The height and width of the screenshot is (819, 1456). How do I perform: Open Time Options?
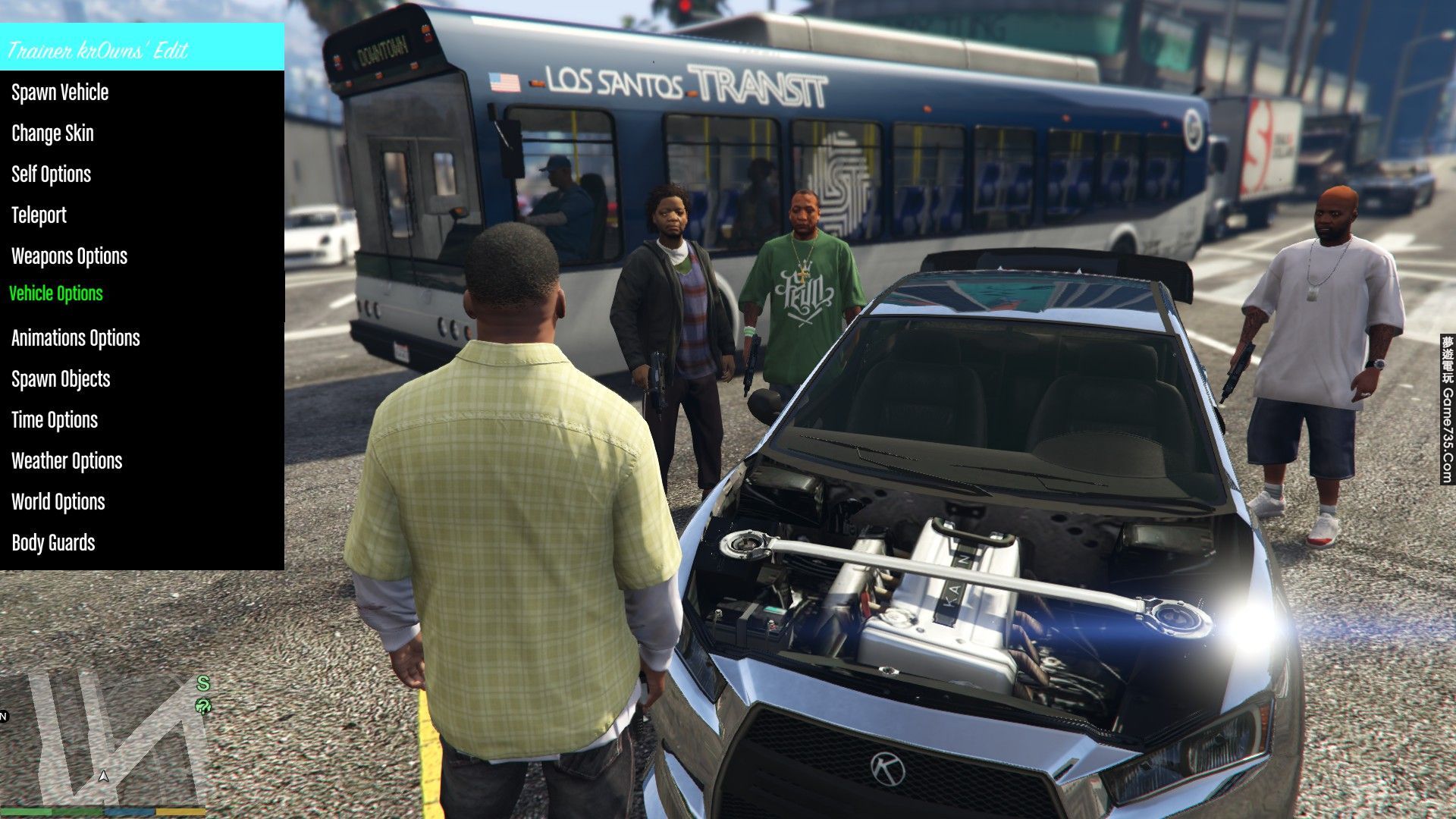pyautogui.click(x=55, y=420)
